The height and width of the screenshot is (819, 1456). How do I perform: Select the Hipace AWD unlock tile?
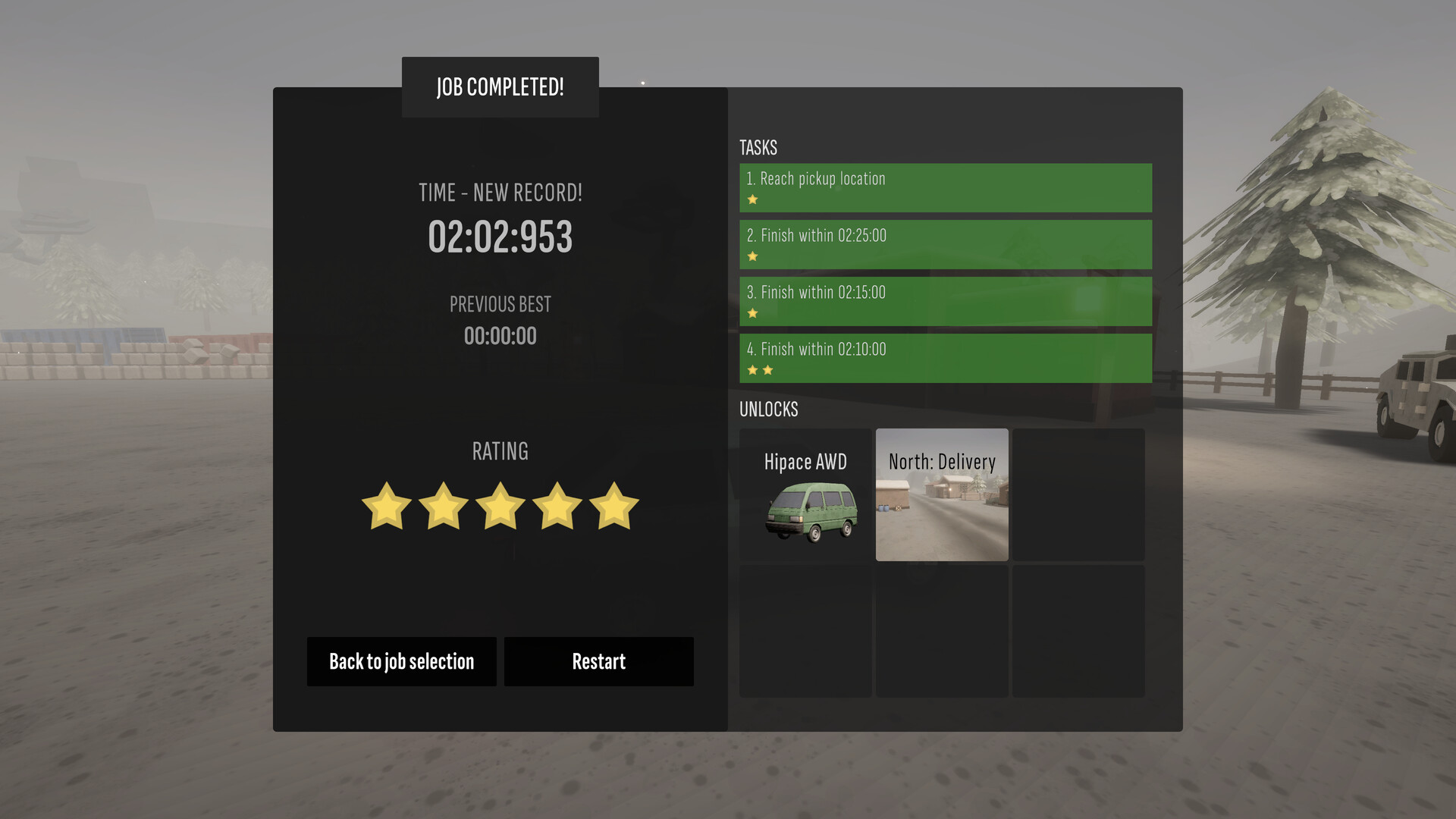coord(805,494)
